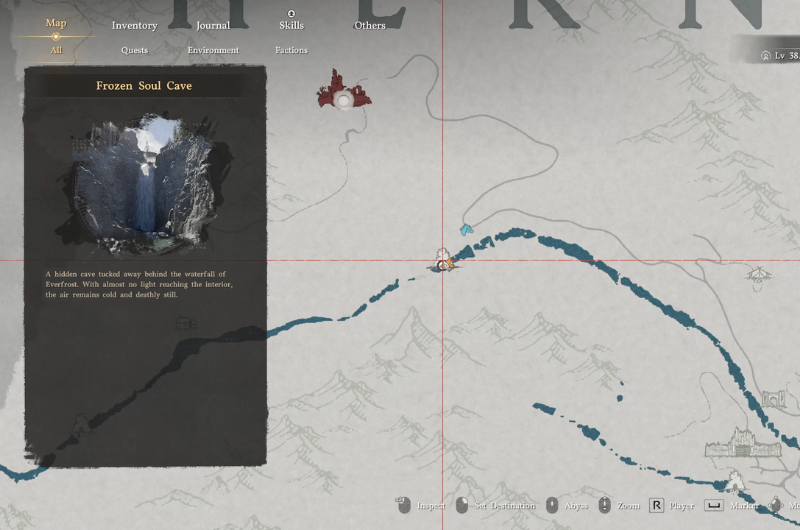Image resolution: width=800 pixels, height=530 pixels.
Task: Filter the map by Environment
Action: click(x=213, y=50)
